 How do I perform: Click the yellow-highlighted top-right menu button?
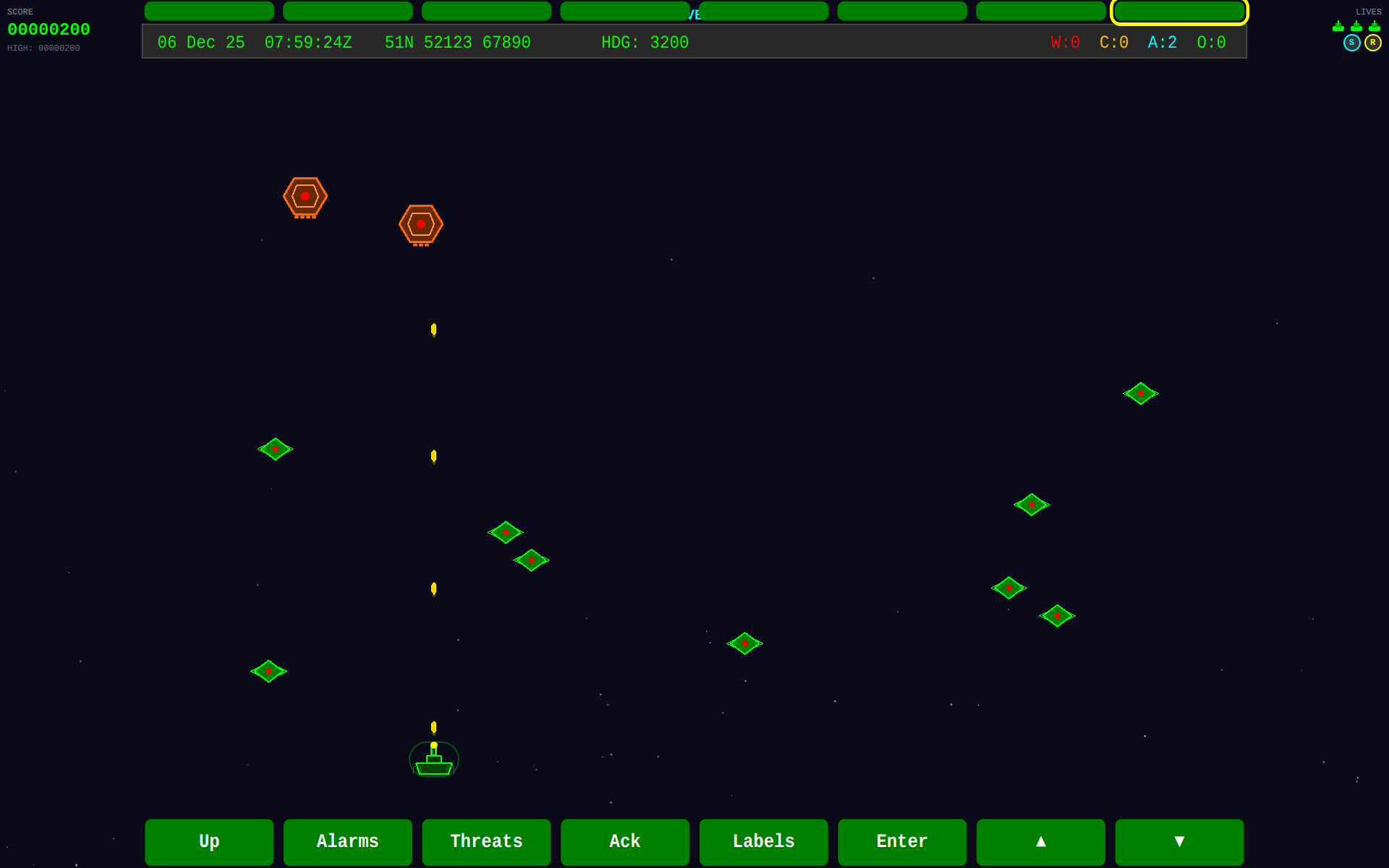coord(1179,11)
